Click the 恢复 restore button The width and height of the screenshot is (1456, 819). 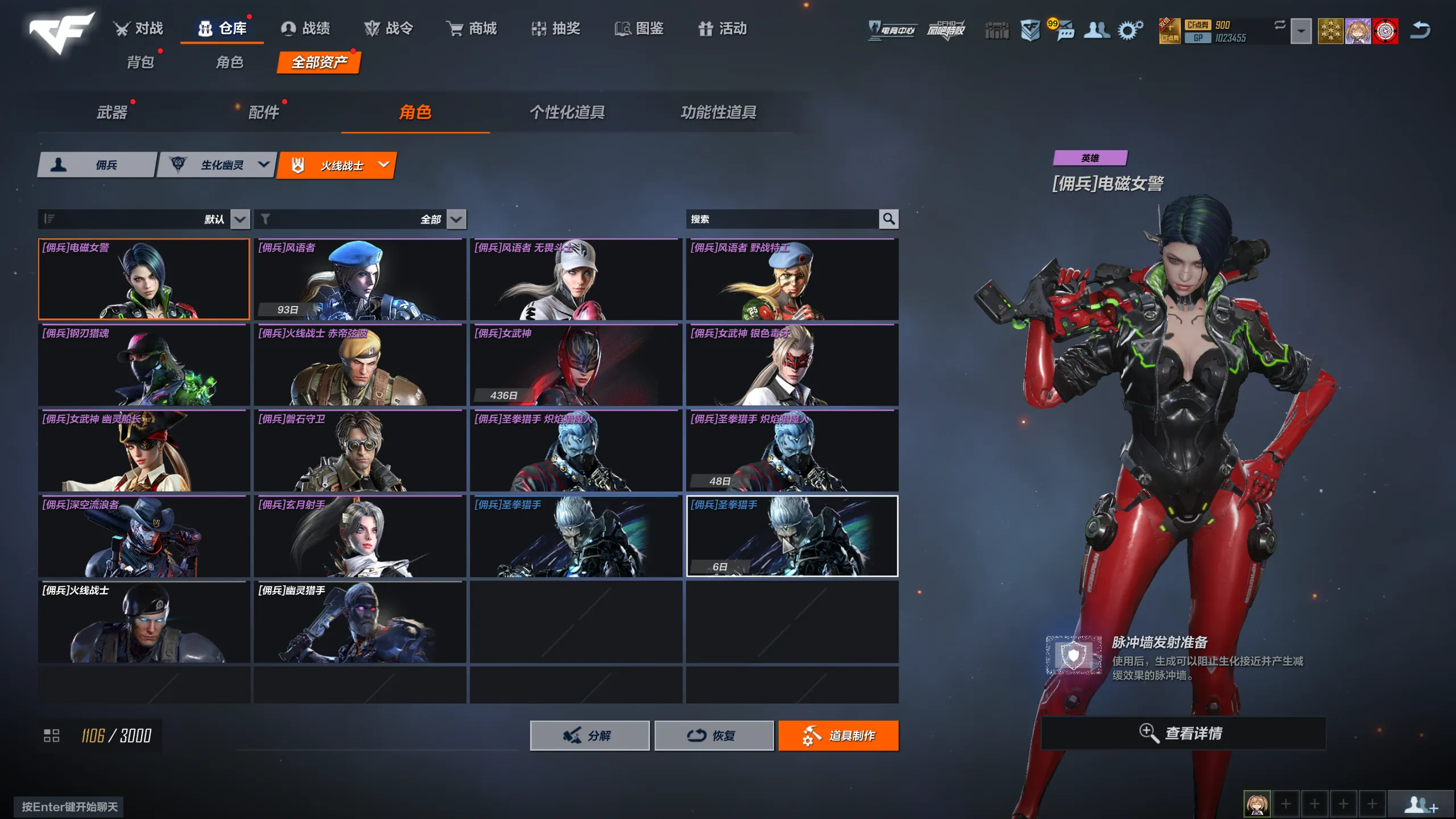[714, 735]
